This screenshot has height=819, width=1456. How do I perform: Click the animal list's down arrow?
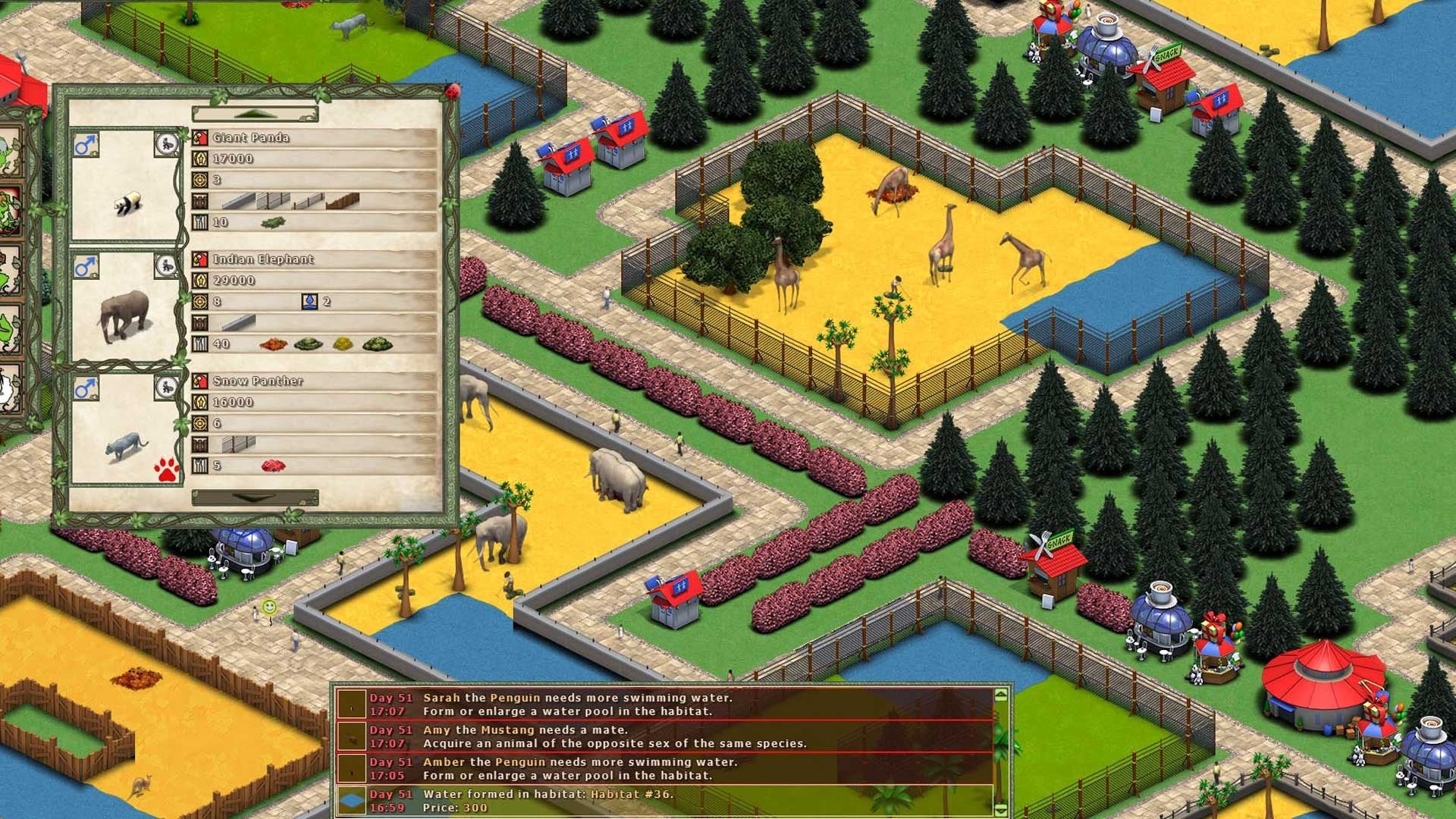(255, 497)
